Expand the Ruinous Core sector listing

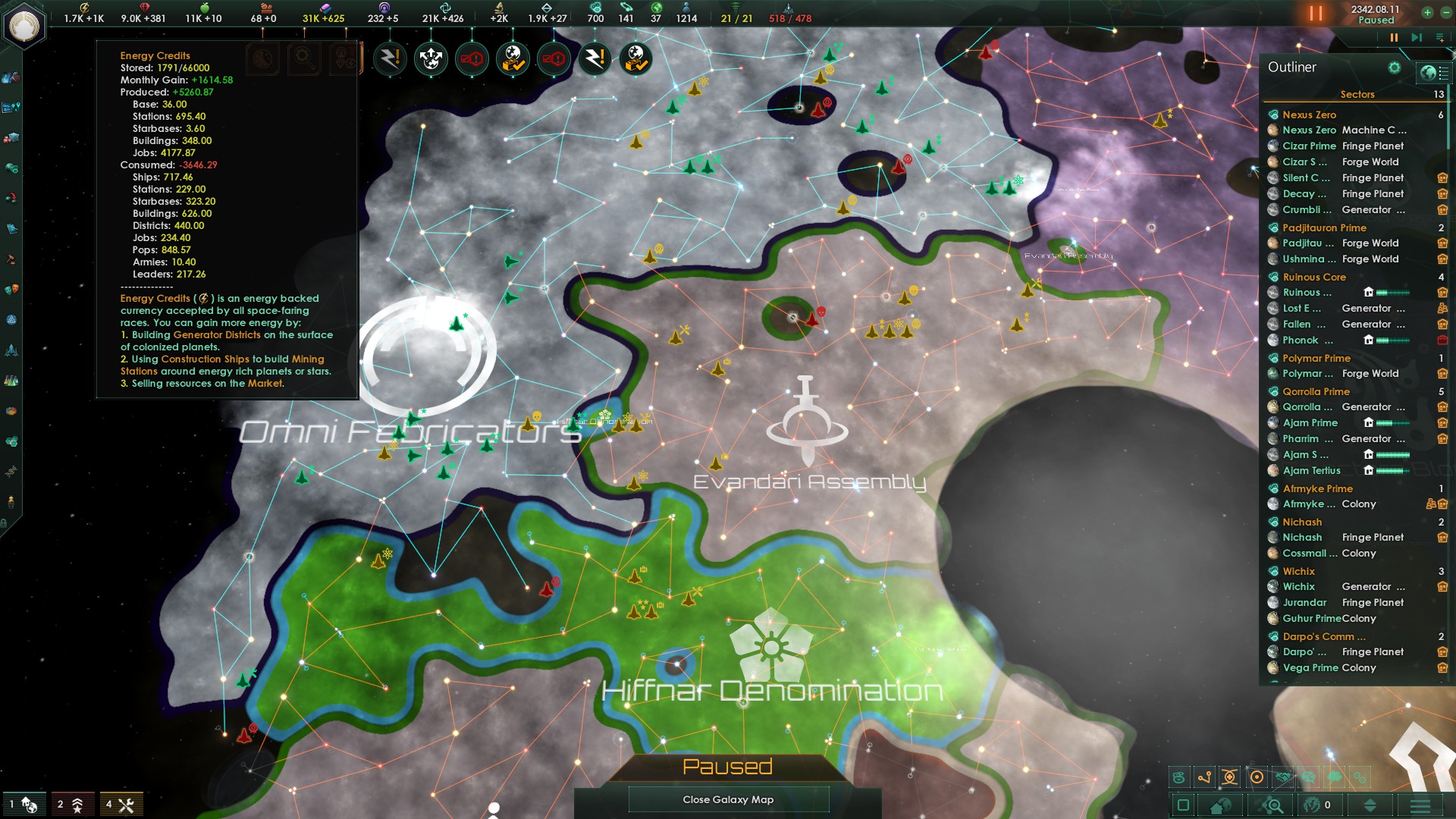pyautogui.click(x=1314, y=277)
